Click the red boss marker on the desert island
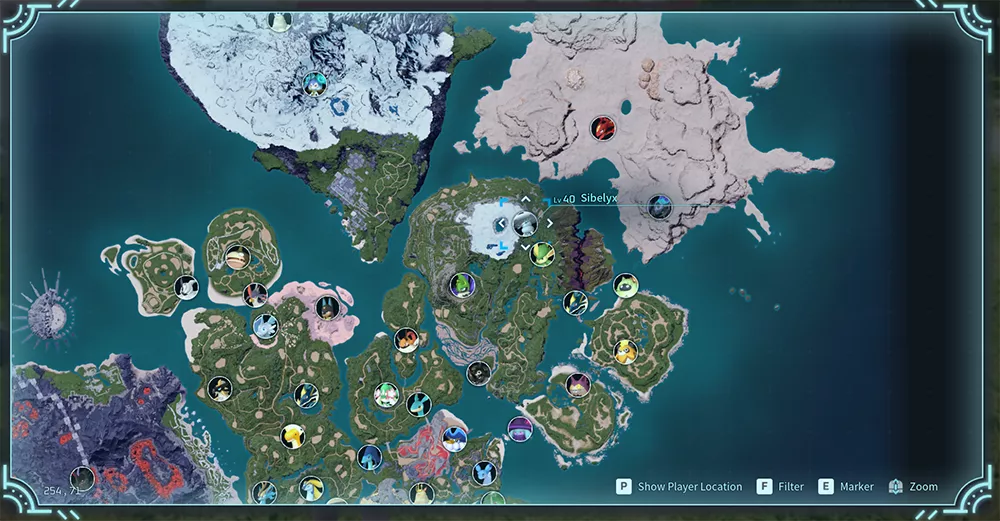Screen dimensions: 1000x521 click(x=602, y=128)
